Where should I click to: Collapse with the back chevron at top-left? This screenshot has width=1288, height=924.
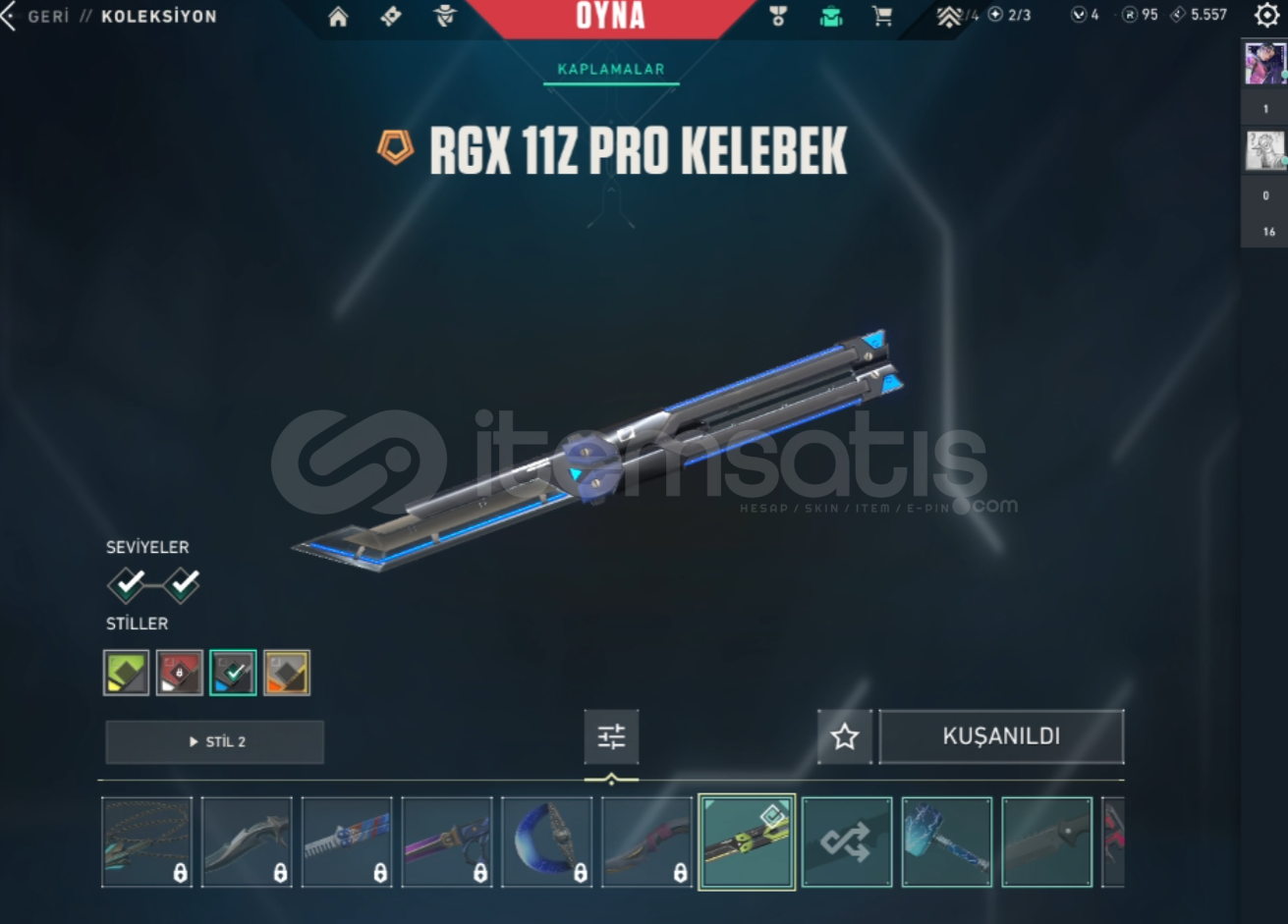pos(8,16)
